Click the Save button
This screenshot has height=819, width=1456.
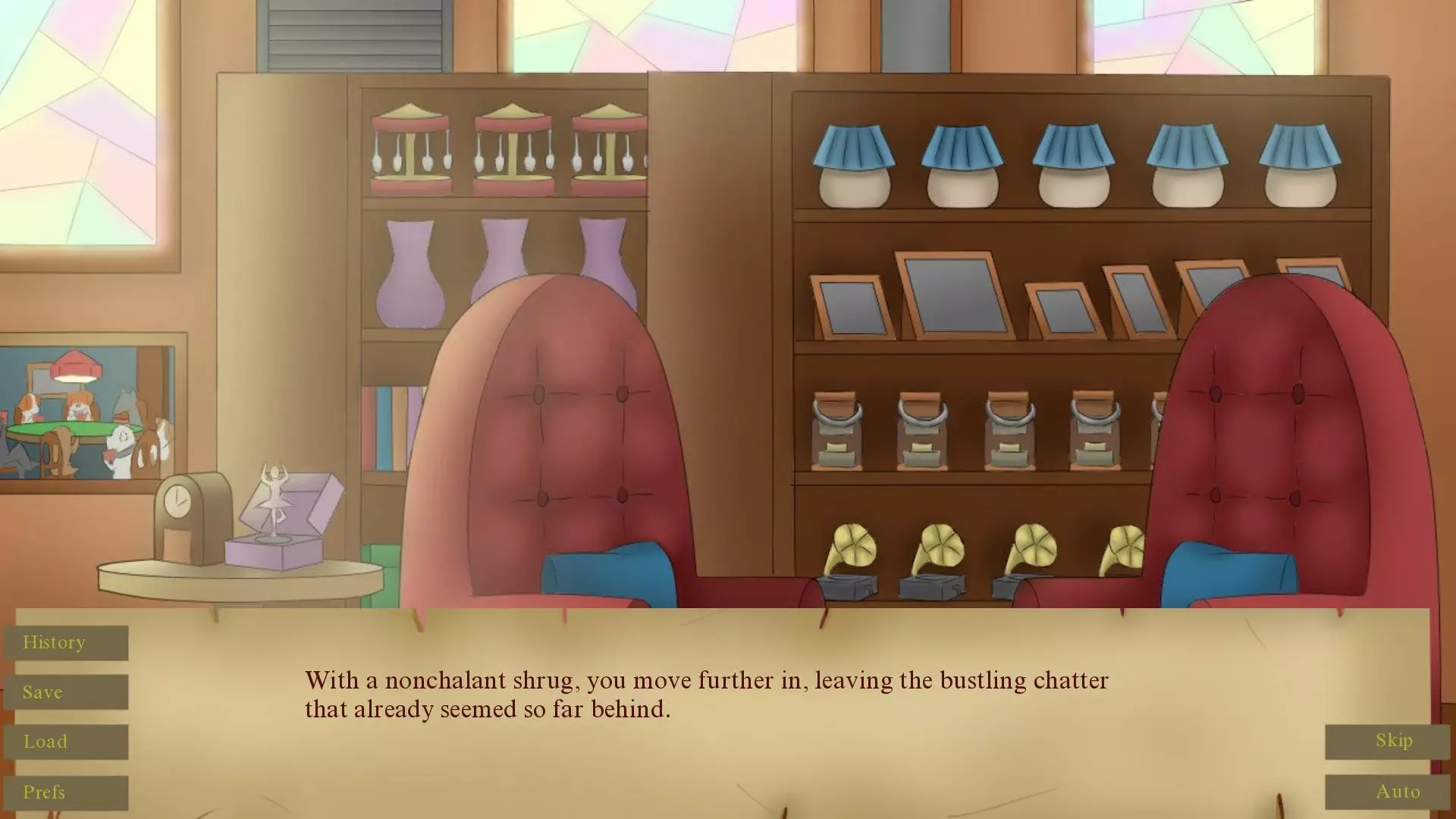(x=66, y=692)
